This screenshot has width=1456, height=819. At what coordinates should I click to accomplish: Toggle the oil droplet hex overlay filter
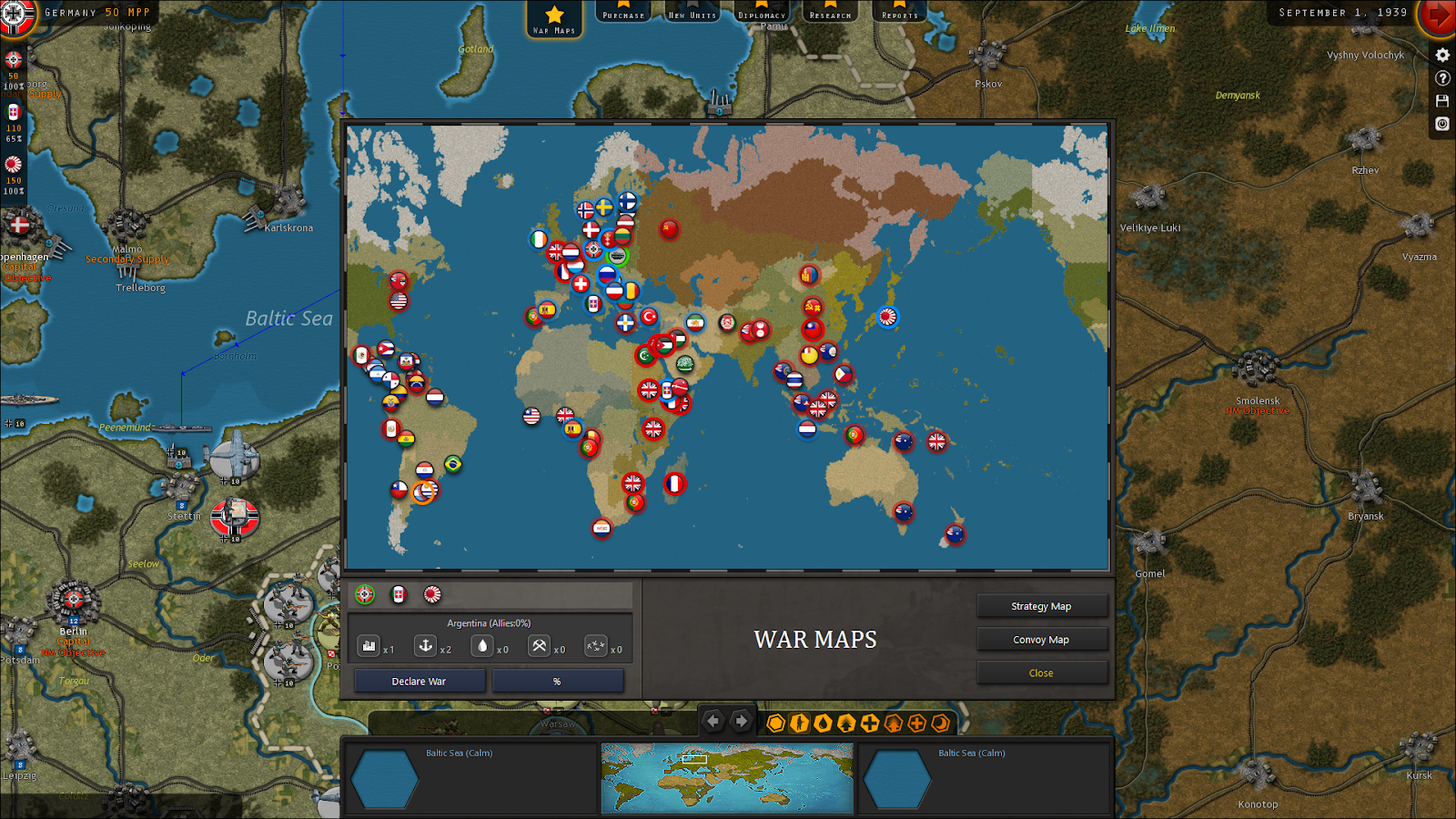821,722
